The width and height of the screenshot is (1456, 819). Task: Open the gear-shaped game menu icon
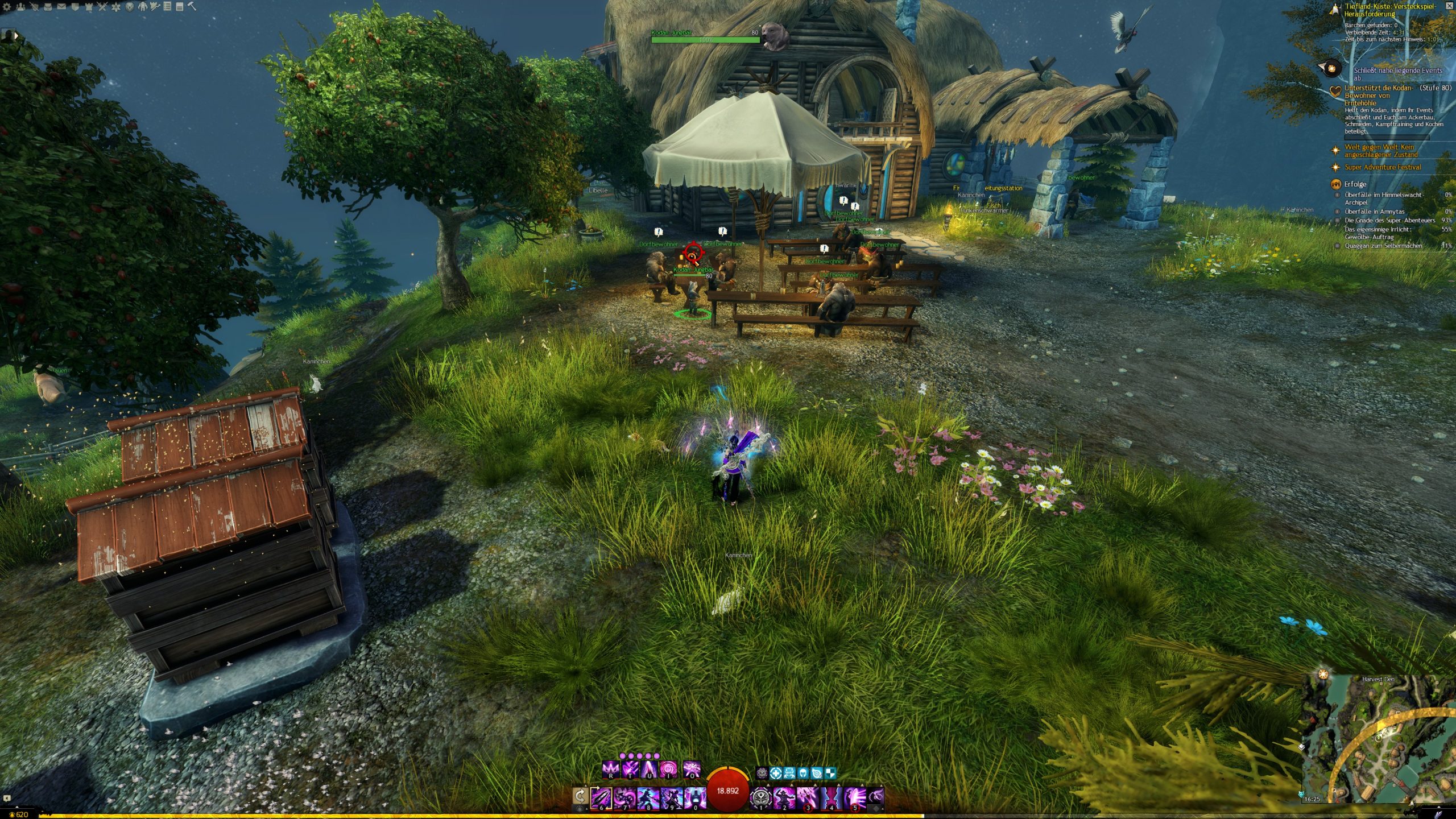pos(7,7)
